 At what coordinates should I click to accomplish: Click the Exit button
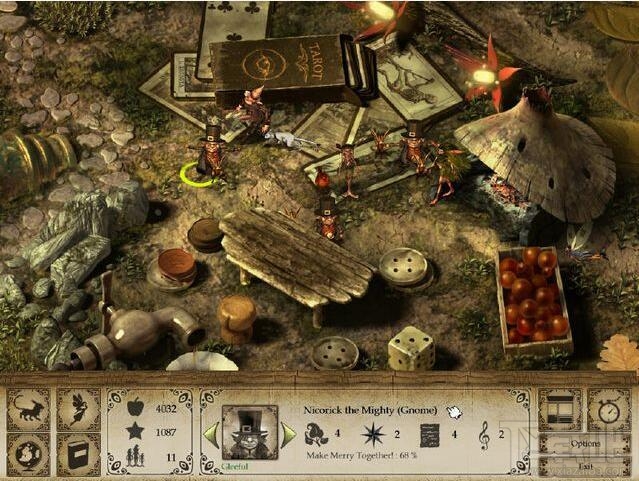pyautogui.click(x=586, y=465)
